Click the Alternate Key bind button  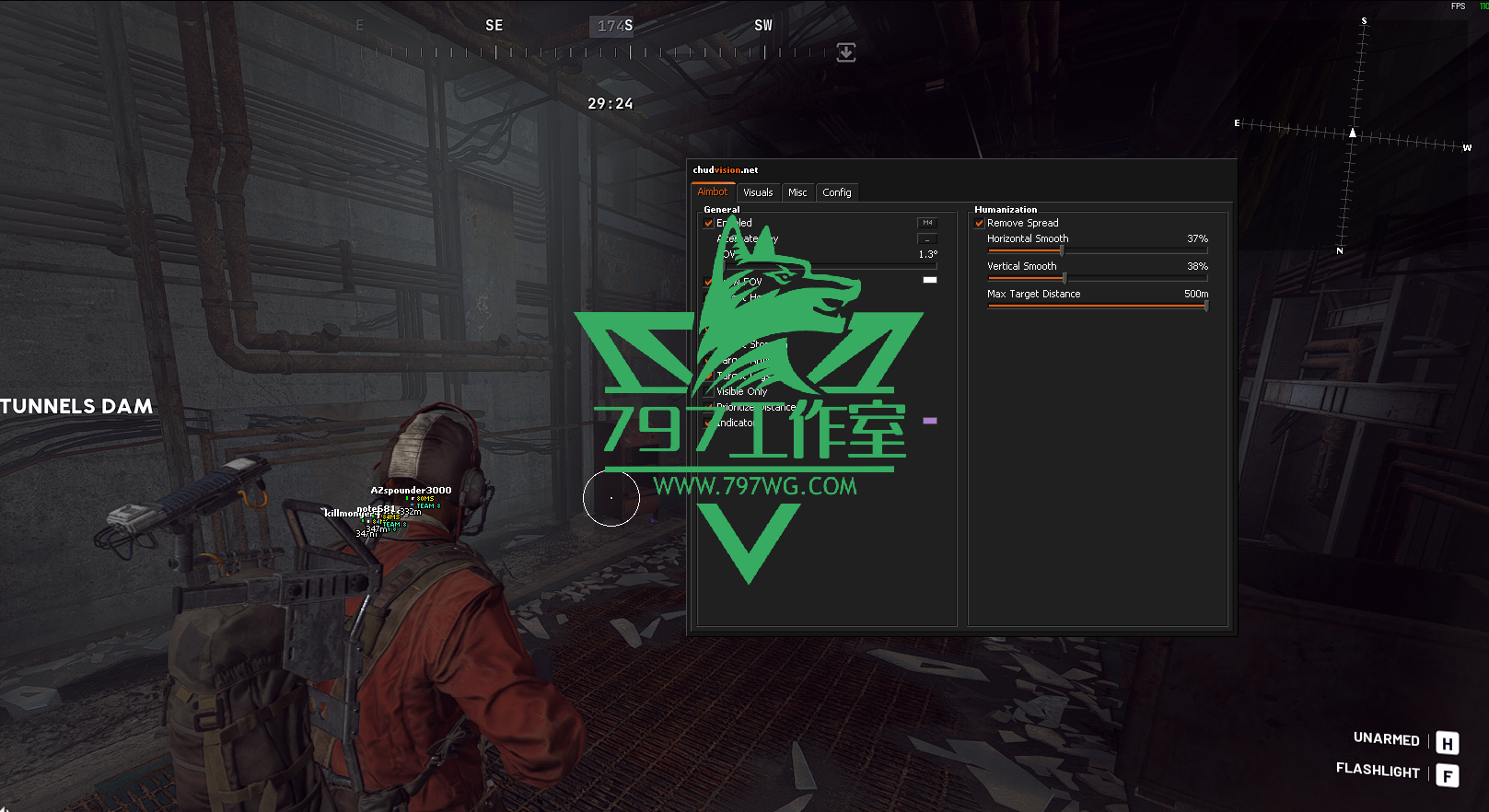pos(927,239)
